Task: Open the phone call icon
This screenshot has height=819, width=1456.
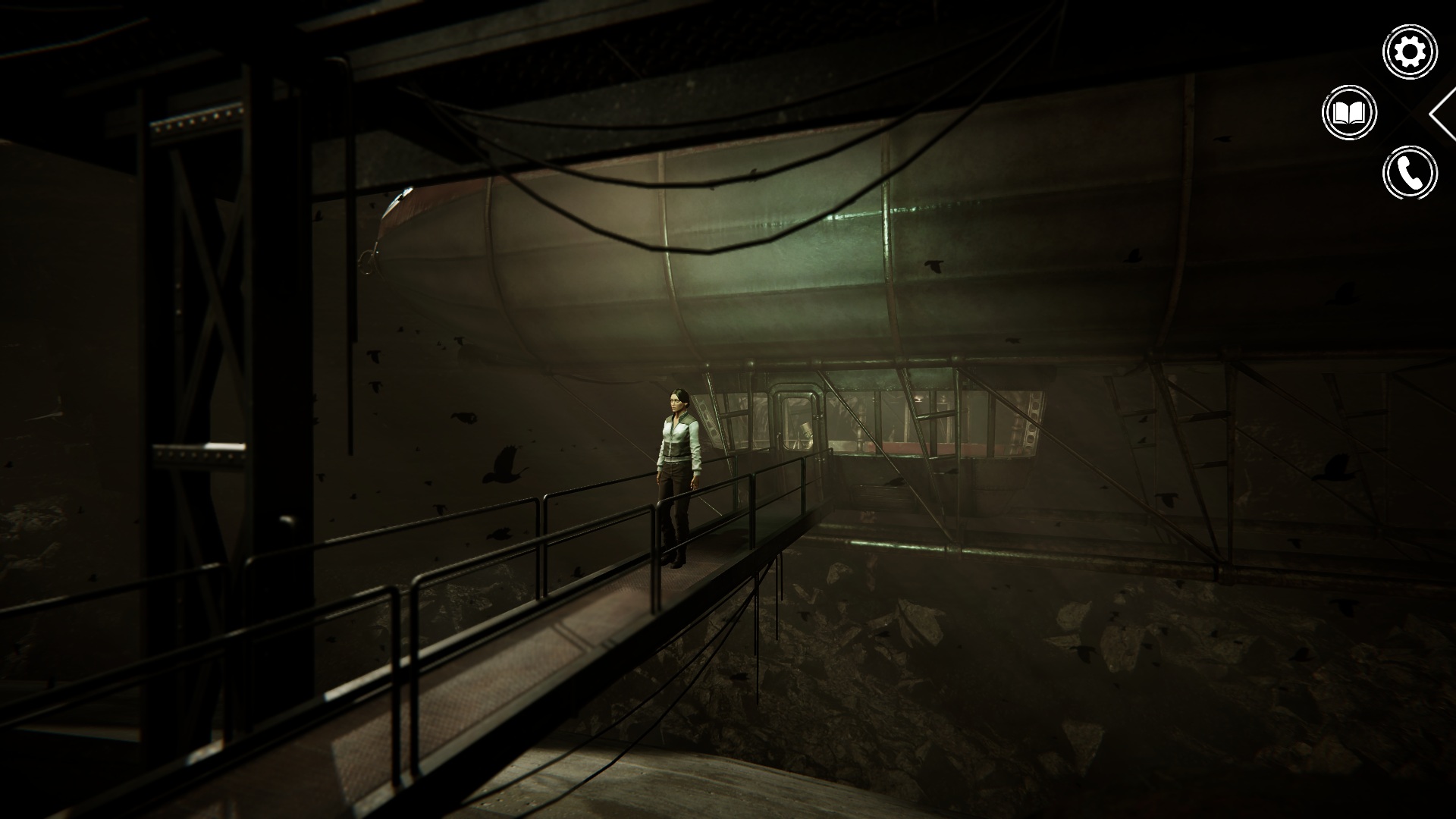Action: click(1410, 174)
